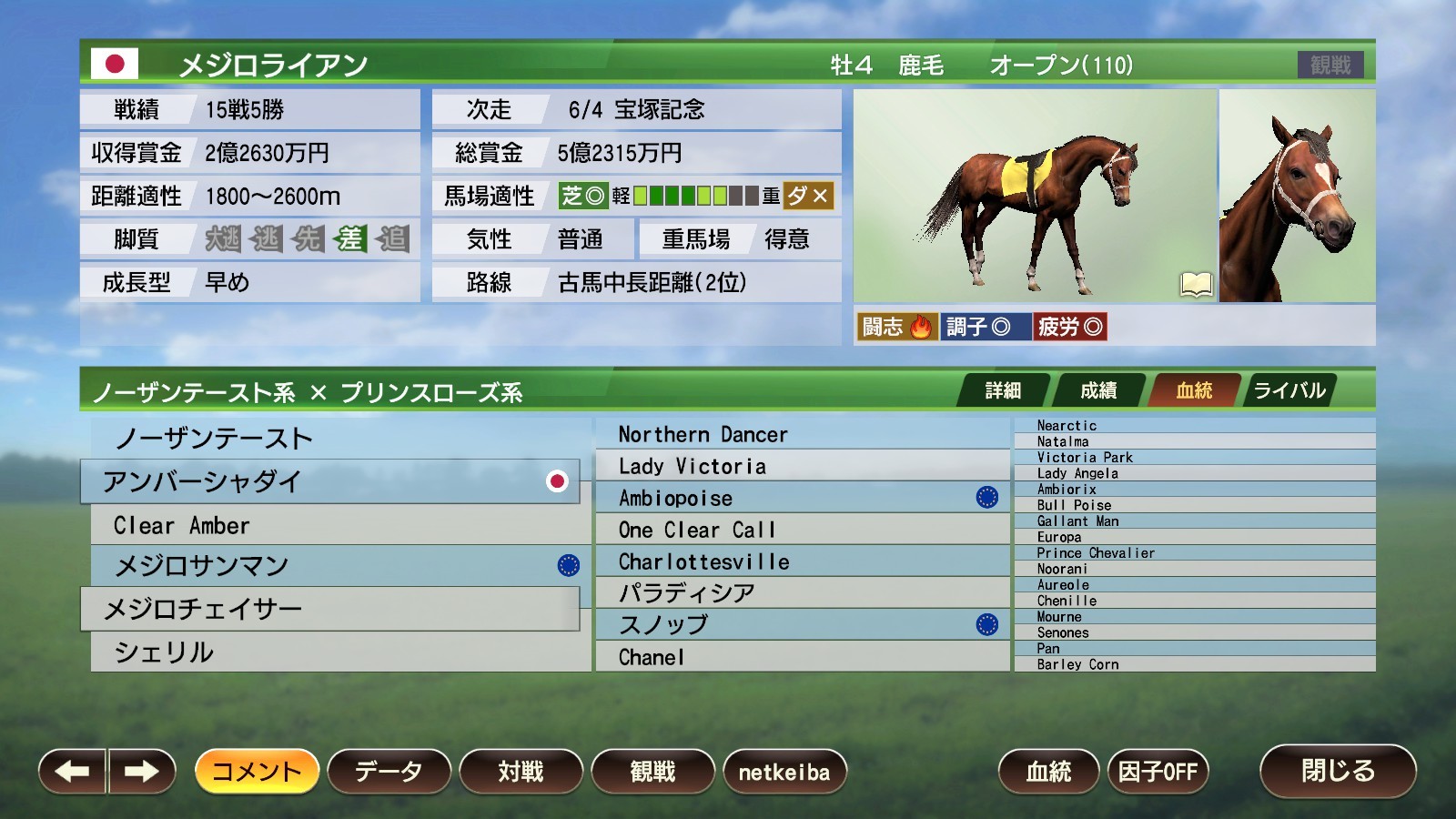This screenshot has width=1456, height=819.
Task: Expand スノップ pedigree entry
Action: coord(801,625)
